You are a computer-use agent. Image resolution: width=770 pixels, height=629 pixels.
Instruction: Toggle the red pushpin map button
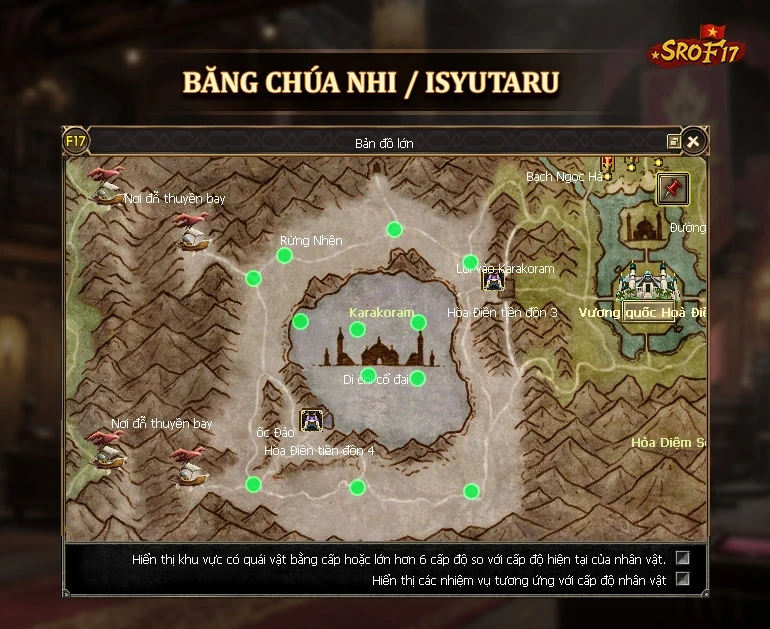[x=672, y=188]
